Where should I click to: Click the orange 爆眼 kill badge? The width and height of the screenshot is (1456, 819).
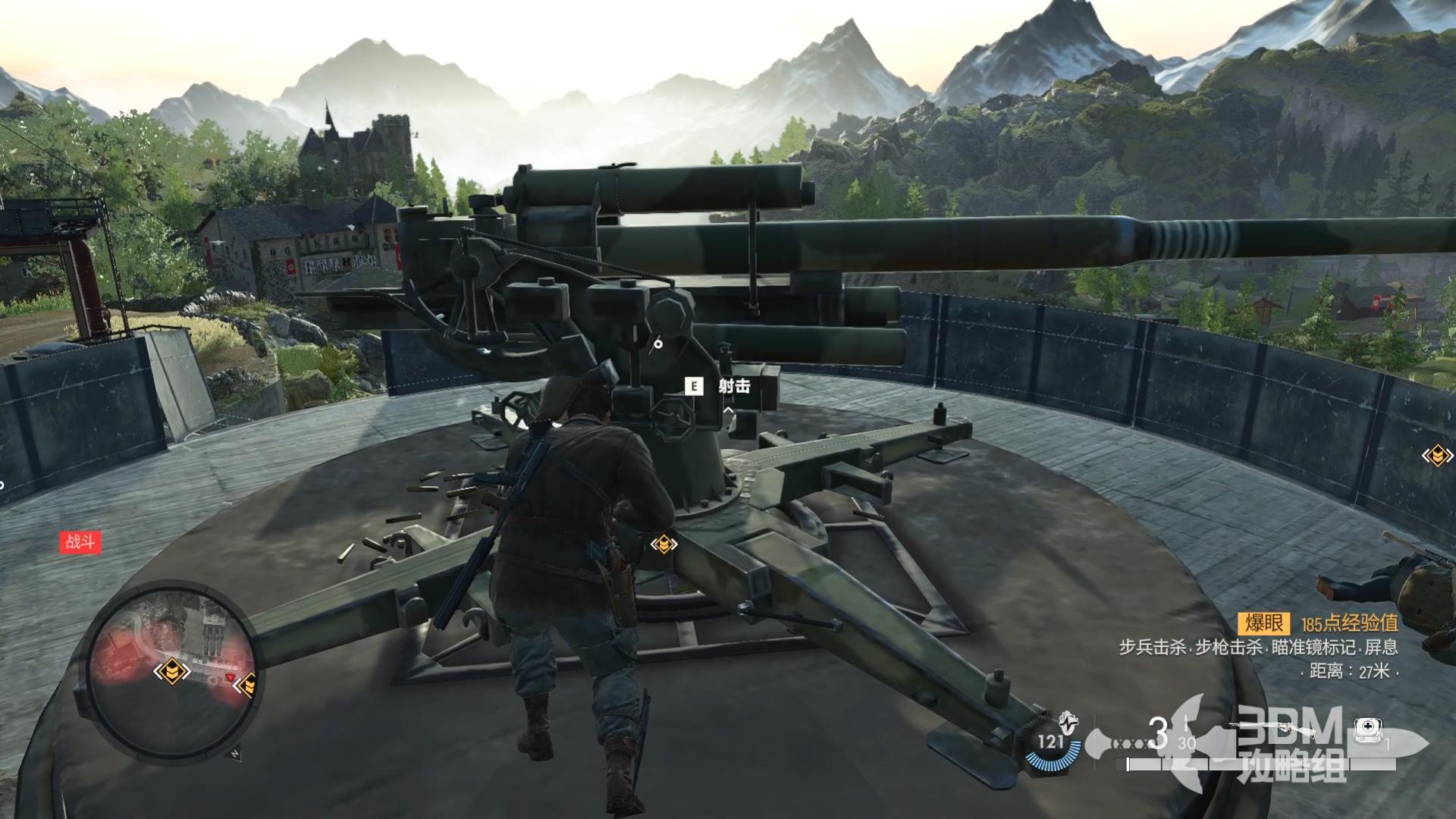1264,623
